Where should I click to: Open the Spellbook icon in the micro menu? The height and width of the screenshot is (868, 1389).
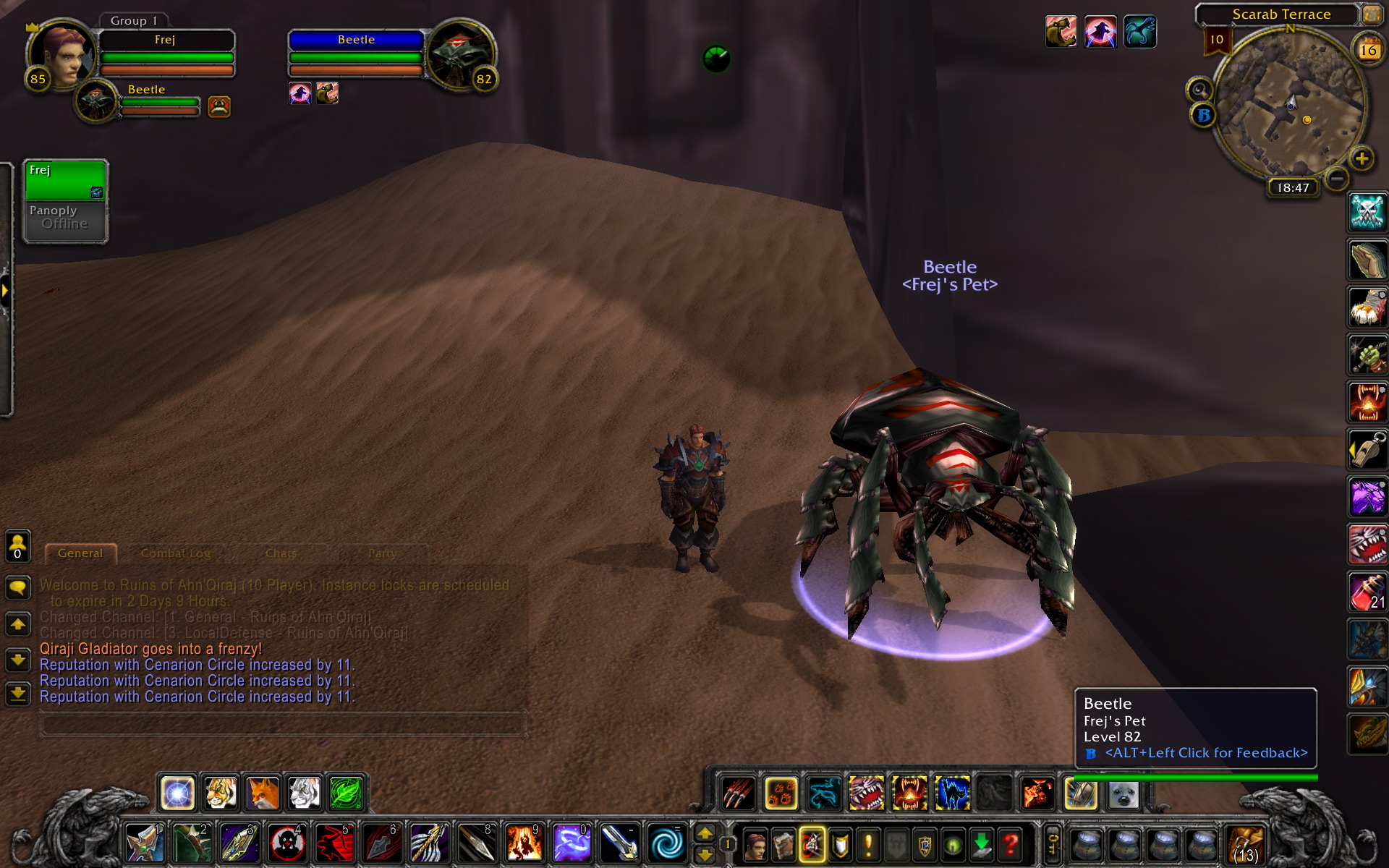[783, 843]
